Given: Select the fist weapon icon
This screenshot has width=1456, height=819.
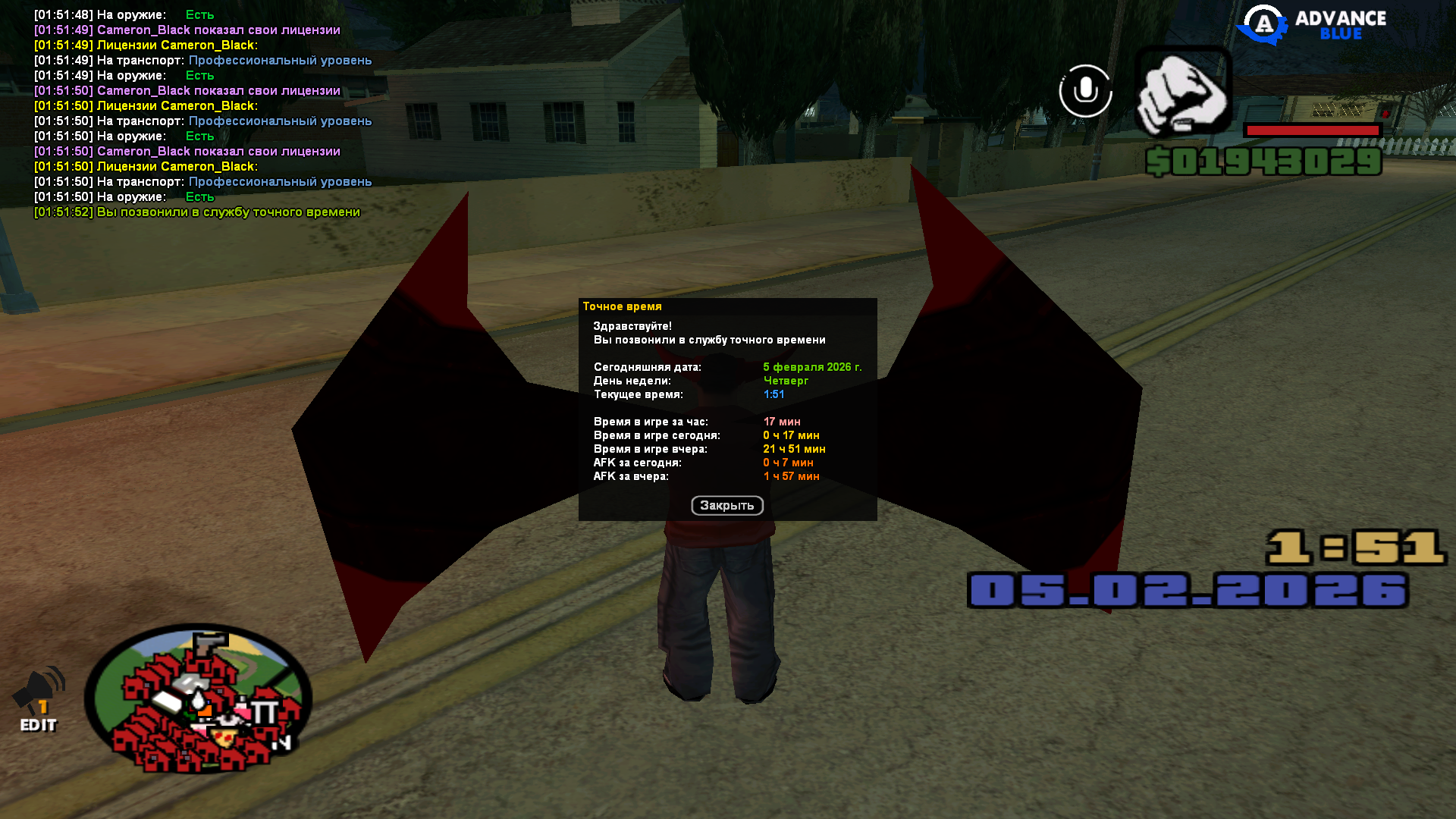Looking at the screenshot, I should 1182,91.
